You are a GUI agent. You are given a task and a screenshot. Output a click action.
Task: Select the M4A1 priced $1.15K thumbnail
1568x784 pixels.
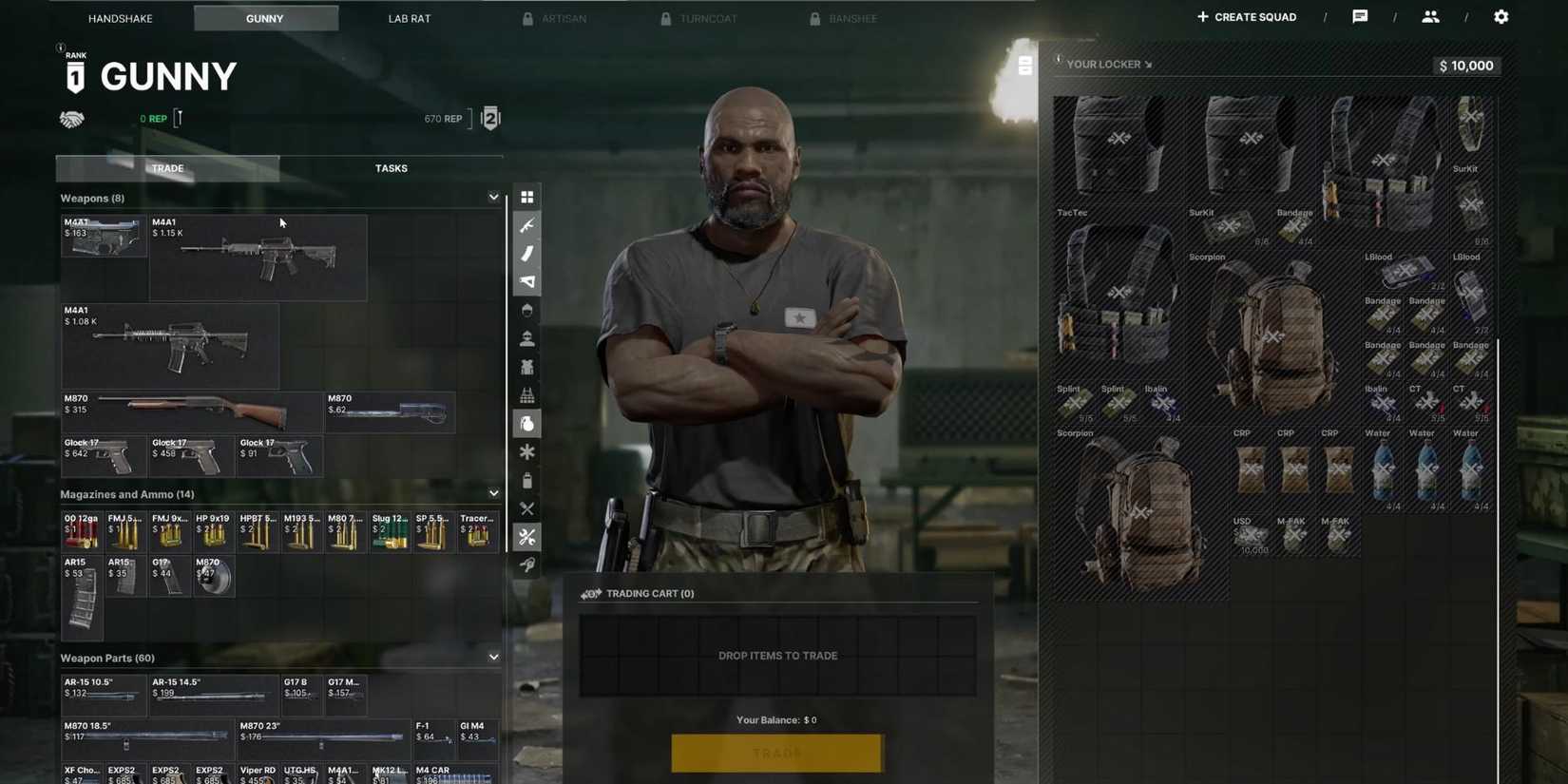pos(258,257)
